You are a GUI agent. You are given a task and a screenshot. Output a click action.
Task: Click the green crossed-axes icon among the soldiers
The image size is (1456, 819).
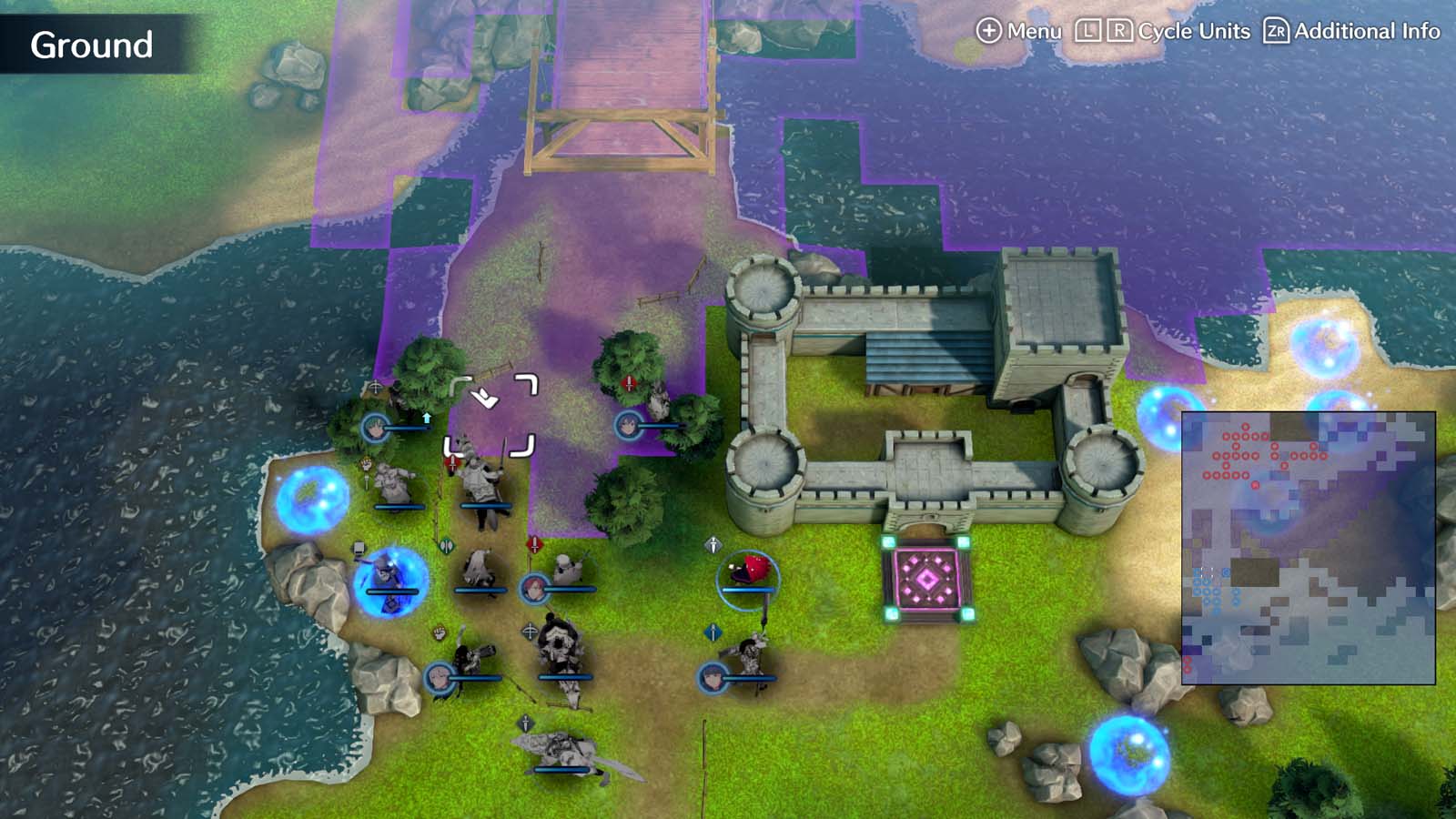coord(447,543)
